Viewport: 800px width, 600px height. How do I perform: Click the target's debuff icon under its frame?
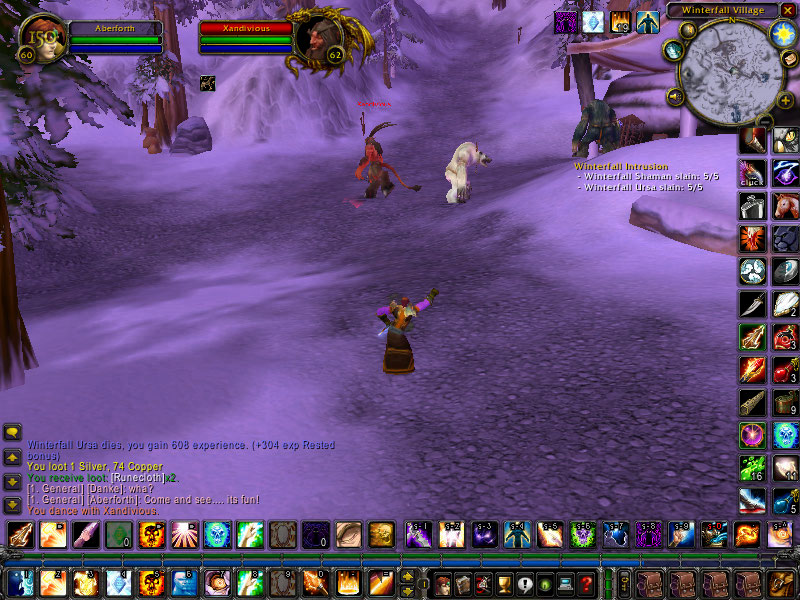tap(207, 82)
